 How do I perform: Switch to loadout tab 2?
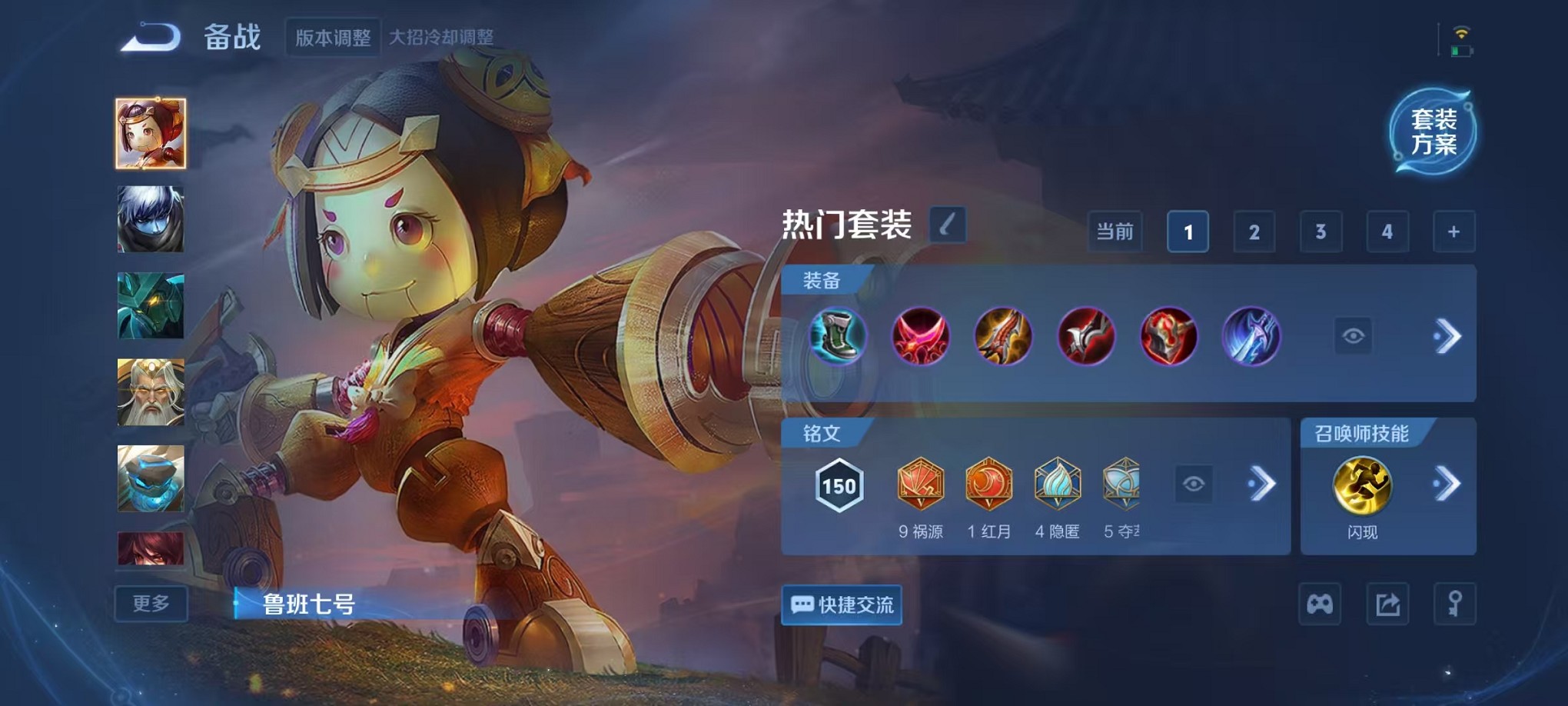pyautogui.click(x=1254, y=231)
